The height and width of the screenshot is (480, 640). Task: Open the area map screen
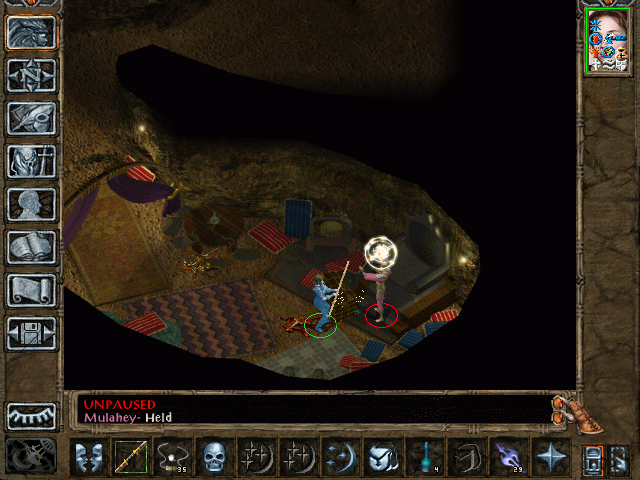(x=31, y=75)
